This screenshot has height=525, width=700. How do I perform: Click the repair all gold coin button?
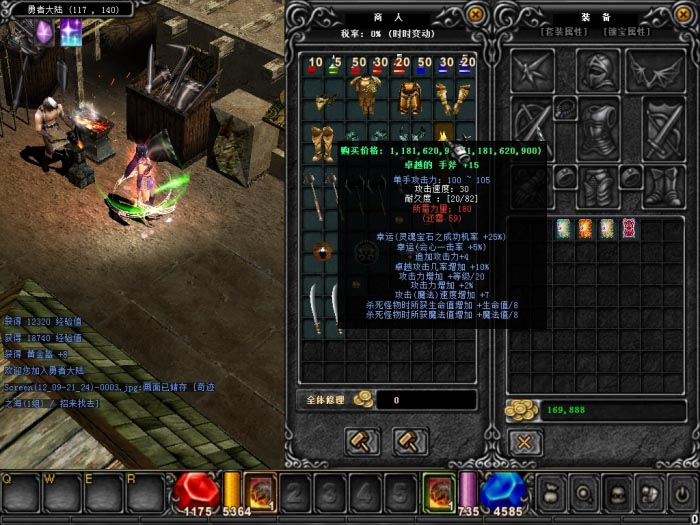(362, 399)
